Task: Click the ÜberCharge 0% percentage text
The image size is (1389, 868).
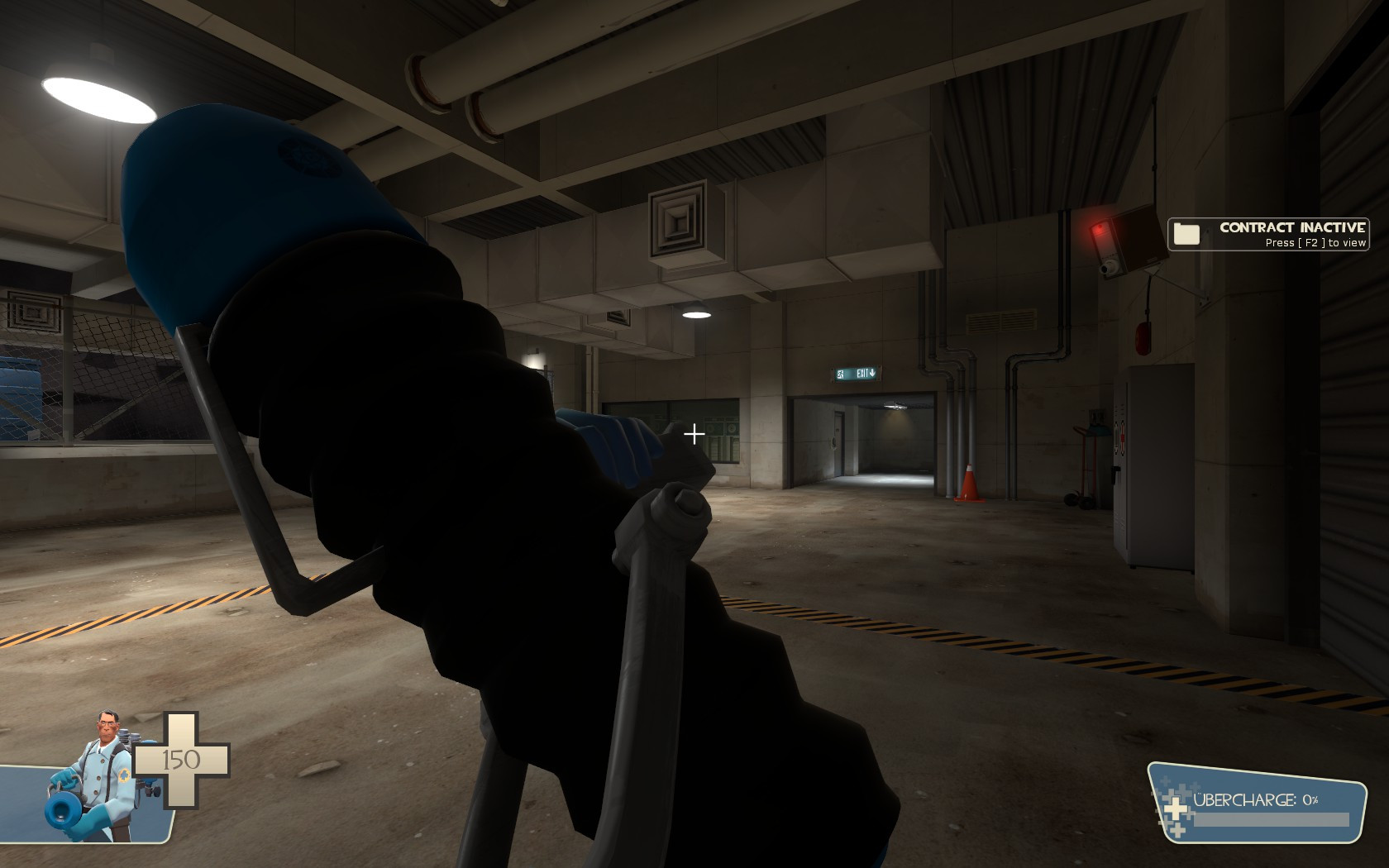Action: [x=1309, y=801]
